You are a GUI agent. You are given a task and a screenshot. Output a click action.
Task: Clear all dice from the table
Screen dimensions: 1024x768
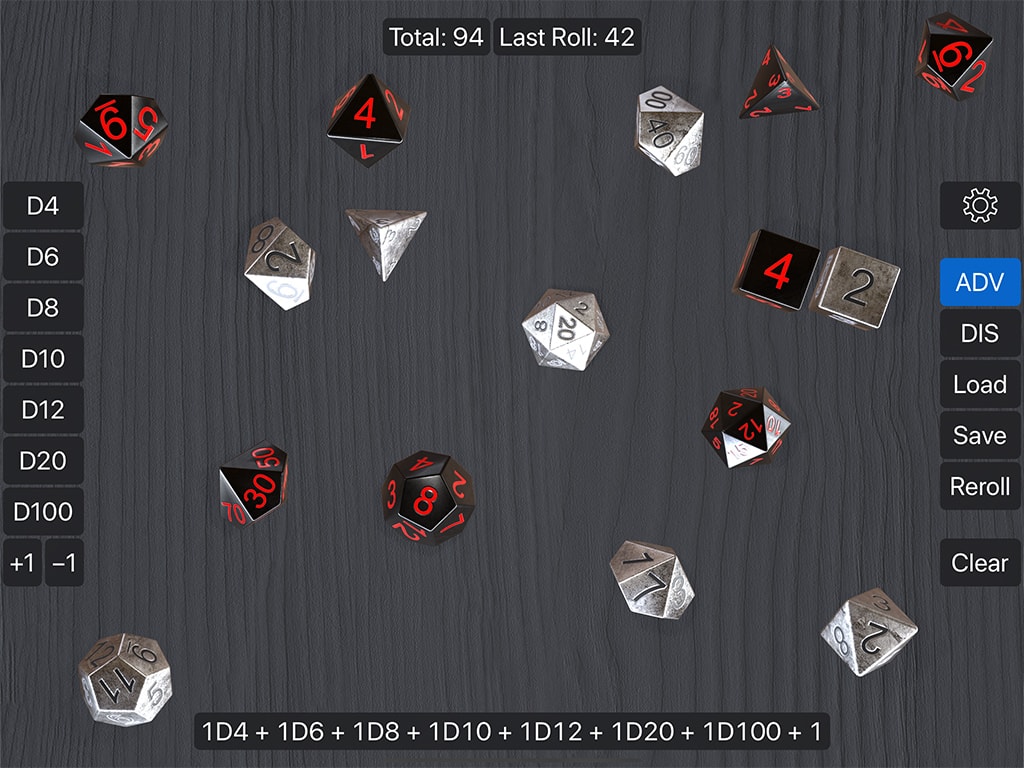[x=980, y=563]
